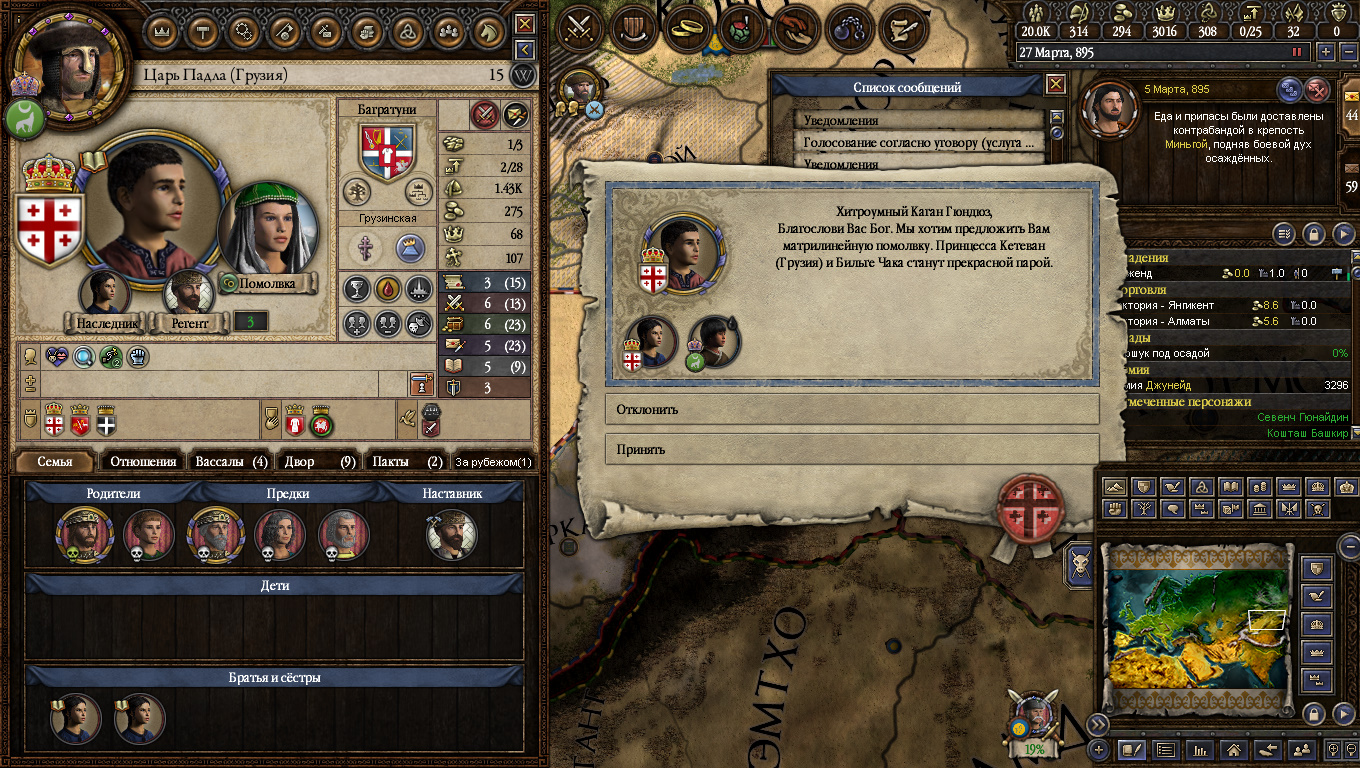Image resolution: width=1360 pixels, height=768 pixels.
Task: Toggle the game pause button by the date
Action: [1298, 52]
